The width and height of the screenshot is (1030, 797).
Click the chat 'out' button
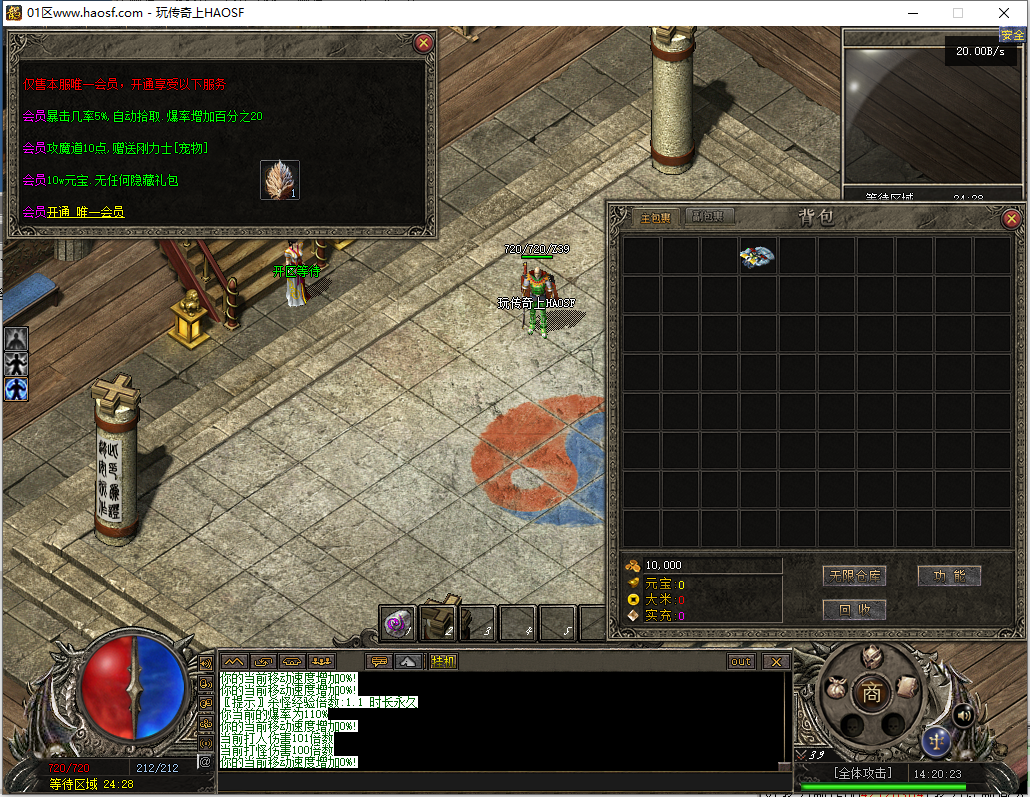coord(741,661)
